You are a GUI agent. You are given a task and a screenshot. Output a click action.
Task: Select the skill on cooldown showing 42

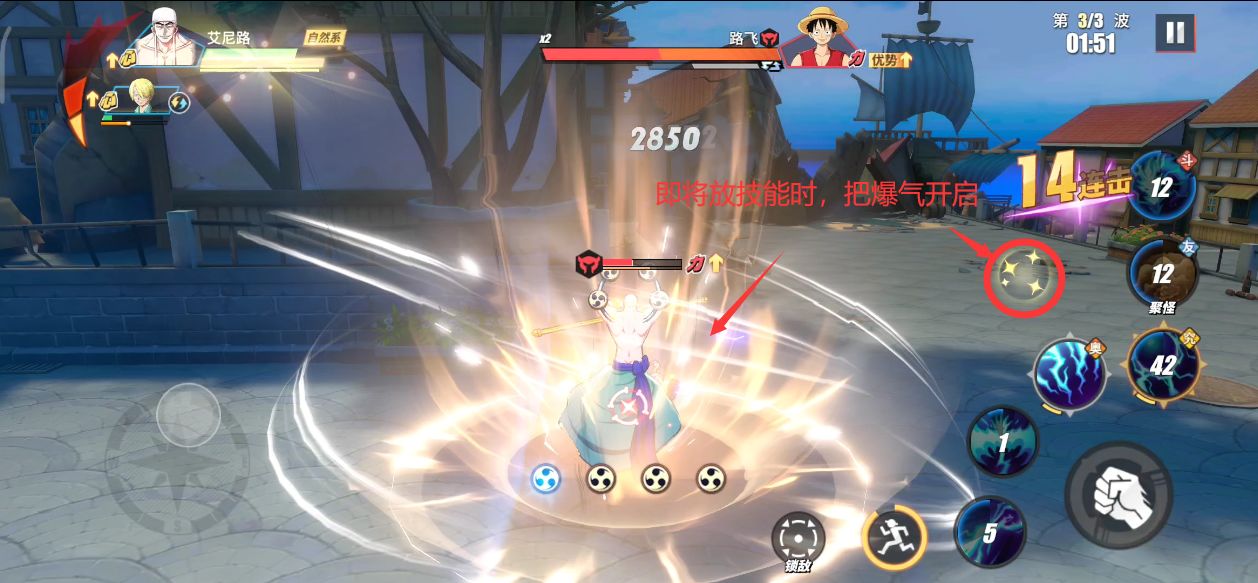(1161, 365)
